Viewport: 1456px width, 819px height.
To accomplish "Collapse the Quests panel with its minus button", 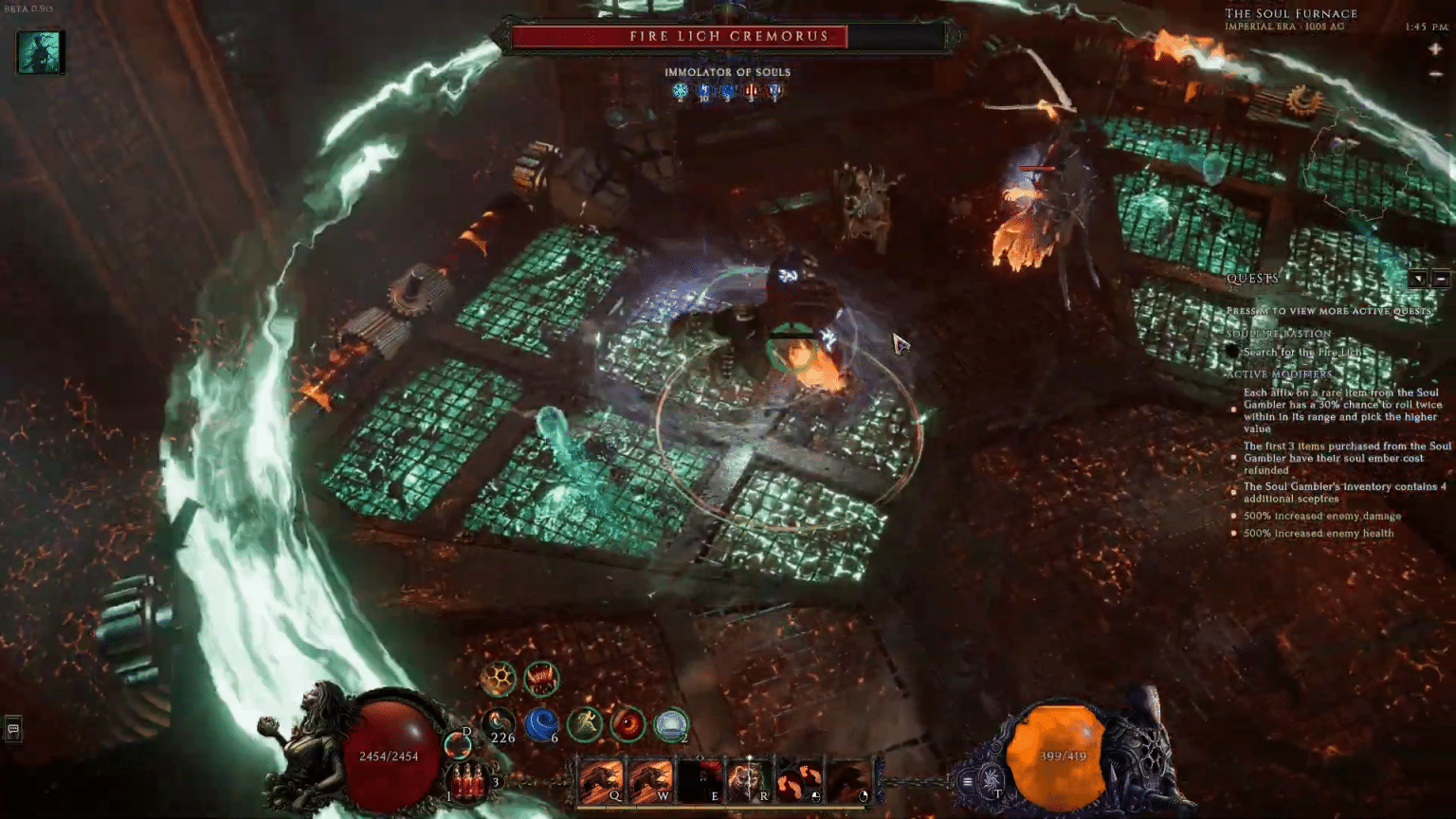I will coord(1441,279).
